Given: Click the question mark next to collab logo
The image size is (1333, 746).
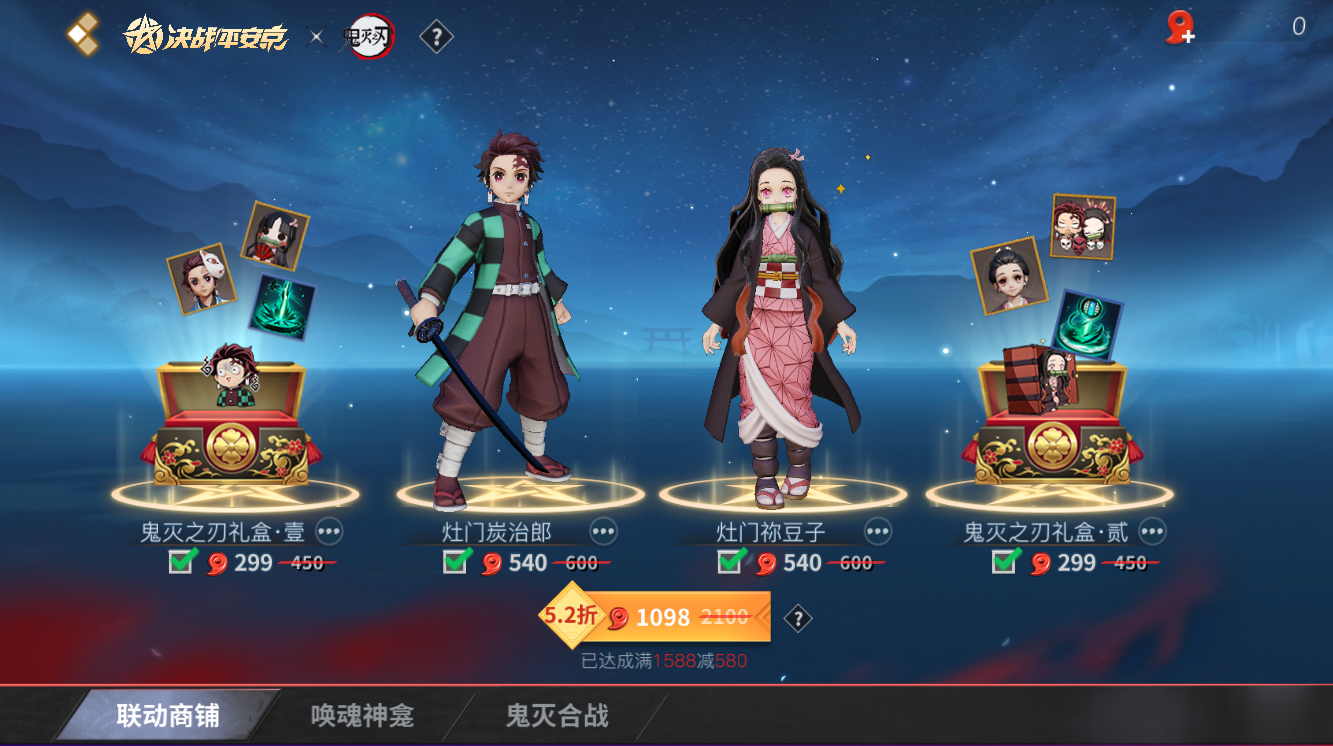Looking at the screenshot, I should [x=436, y=38].
